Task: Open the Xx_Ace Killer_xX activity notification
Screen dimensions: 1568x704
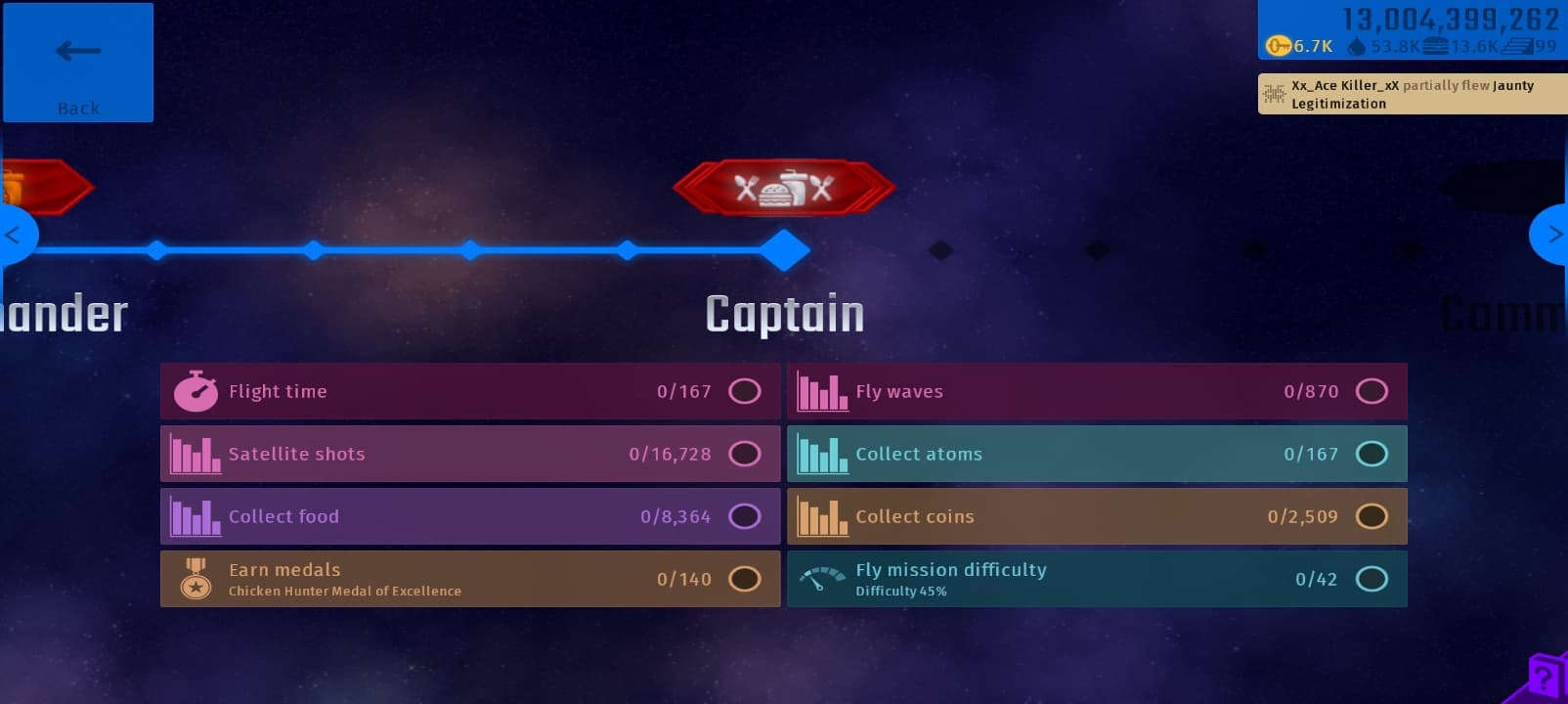Action: click(1412, 94)
